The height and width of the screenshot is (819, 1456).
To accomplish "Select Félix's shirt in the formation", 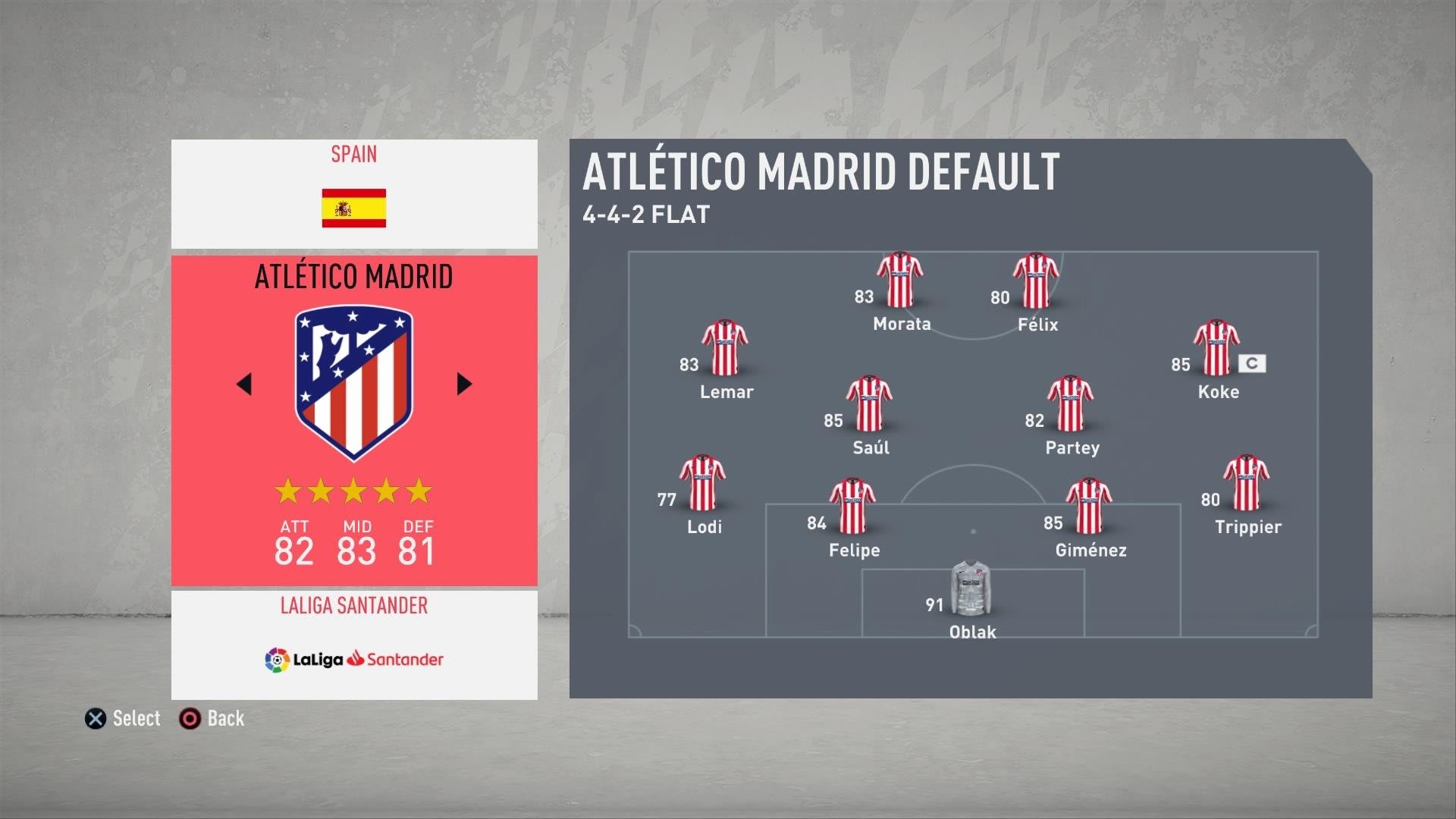I will click(1036, 281).
